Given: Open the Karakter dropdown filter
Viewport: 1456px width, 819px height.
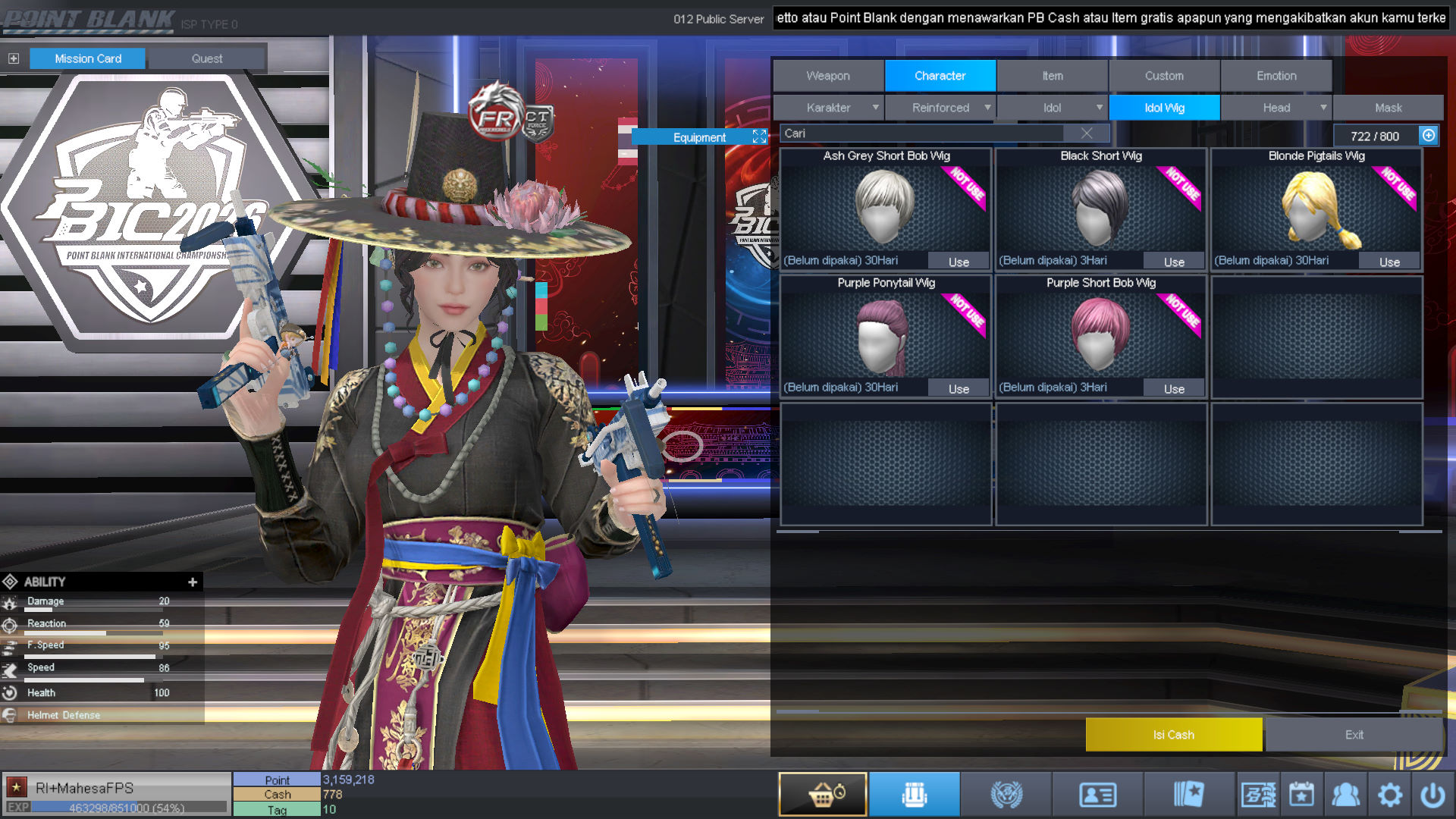Looking at the screenshot, I should [x=828, y=108].
